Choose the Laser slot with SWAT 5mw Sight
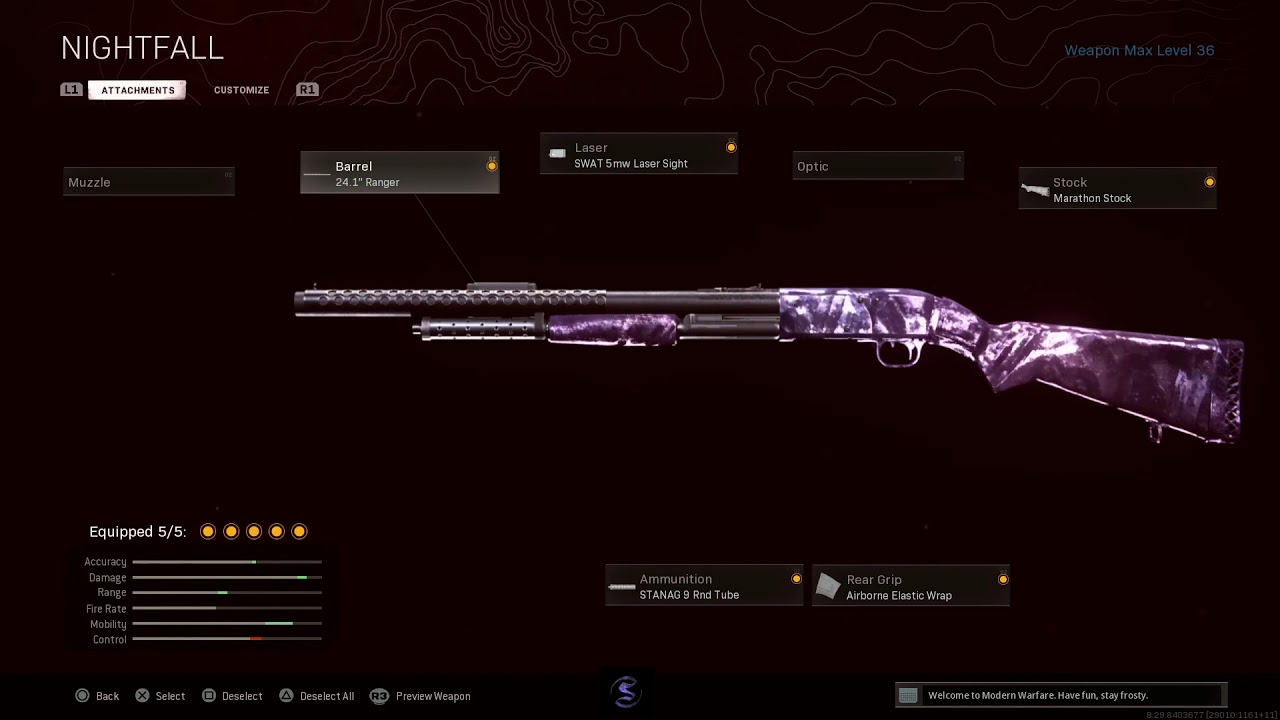1280x720 pixels. [x=639, y=155]
